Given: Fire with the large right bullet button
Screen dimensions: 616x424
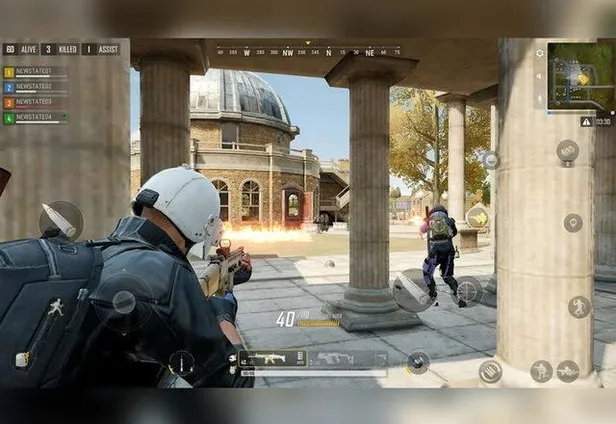Looking at the screenshot, I should click(x=412, y=289).
